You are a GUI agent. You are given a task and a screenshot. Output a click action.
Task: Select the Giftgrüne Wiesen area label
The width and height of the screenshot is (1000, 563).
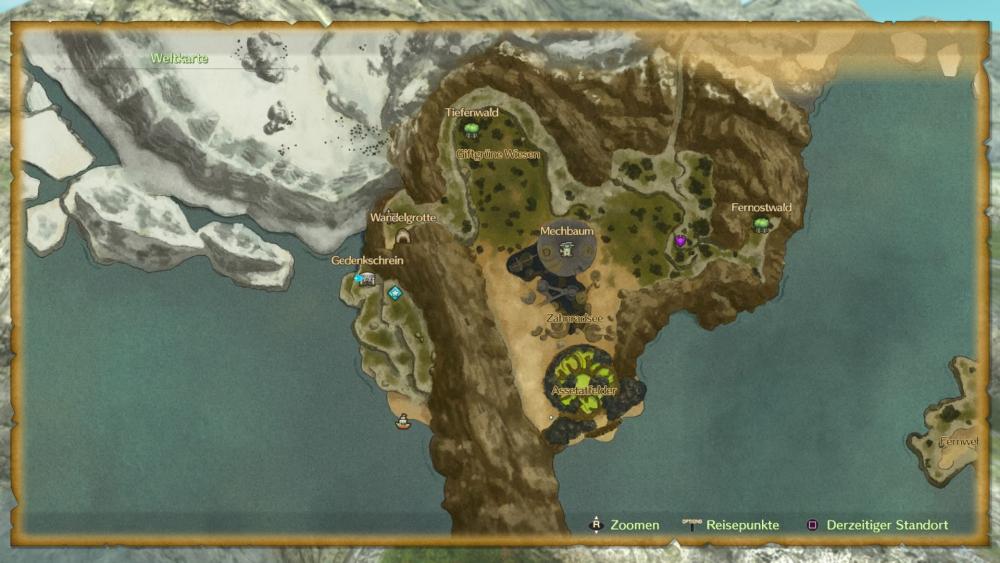pyautogui.click(x=498, y=155)
